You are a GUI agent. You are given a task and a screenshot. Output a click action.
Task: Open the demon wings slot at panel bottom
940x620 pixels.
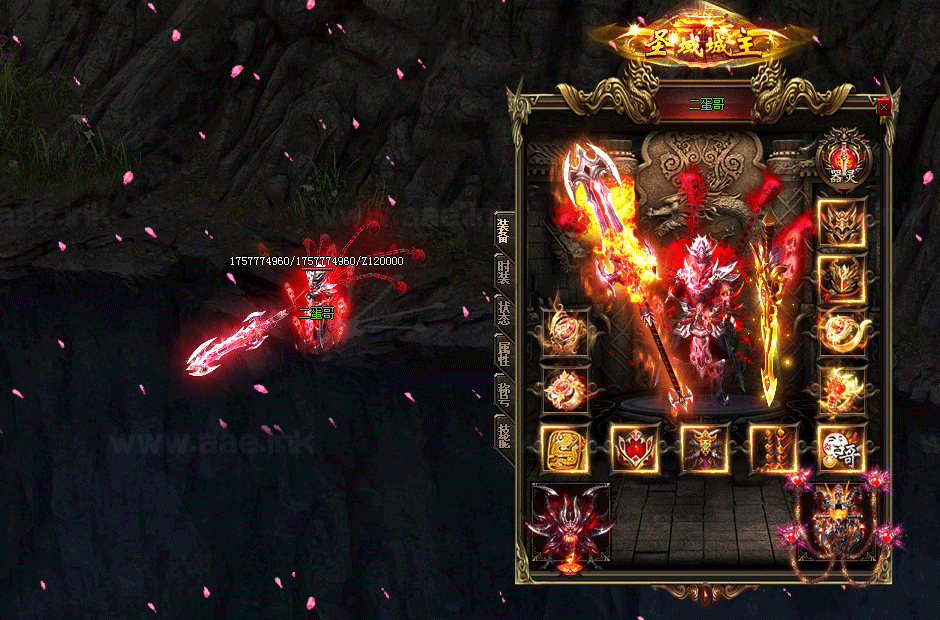click(570, 527)
